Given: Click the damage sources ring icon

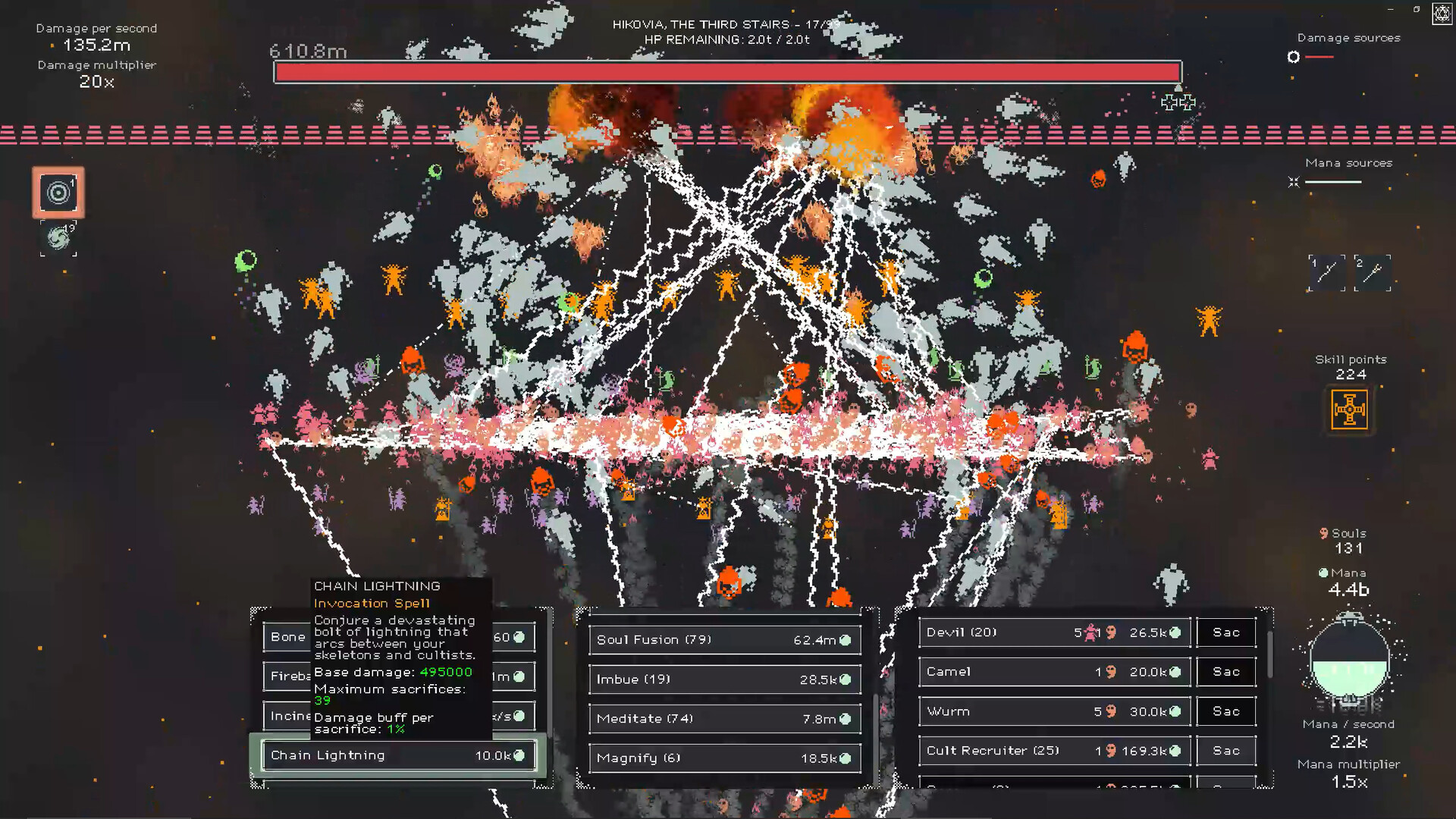Looking at the screenshot, I should [1293, 57].
